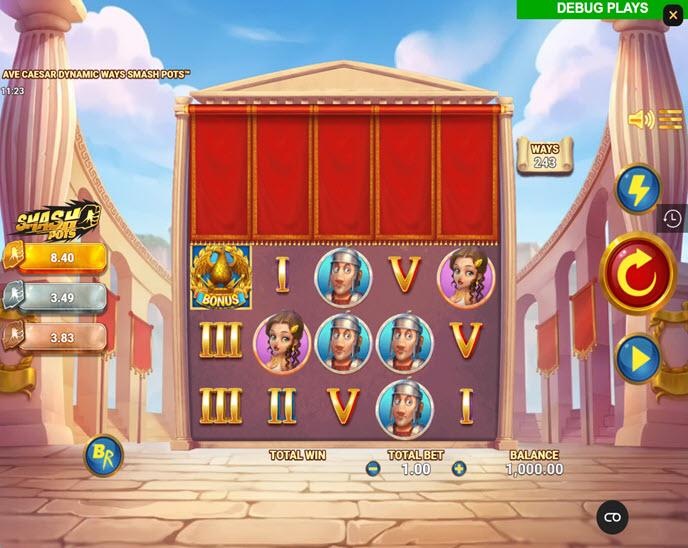Toggle the sound speaker icon
The width and height of the screenshot is (688, 548).
pos(639,121)
